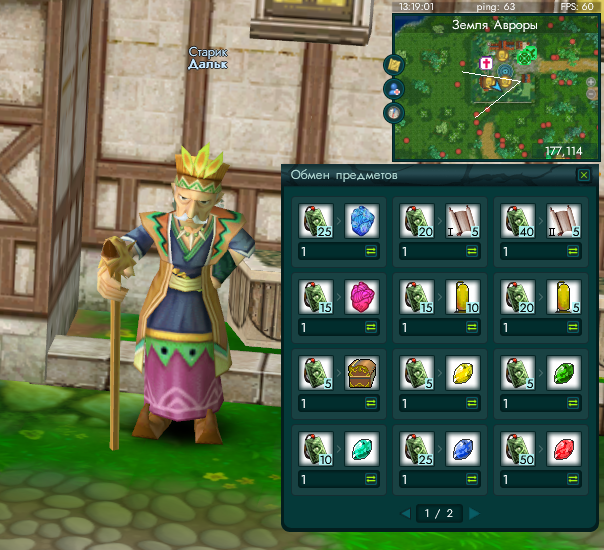This screenshot has width=604, height=550.
Task: Select the blue ore reward icon
Action: pos(360,222)
